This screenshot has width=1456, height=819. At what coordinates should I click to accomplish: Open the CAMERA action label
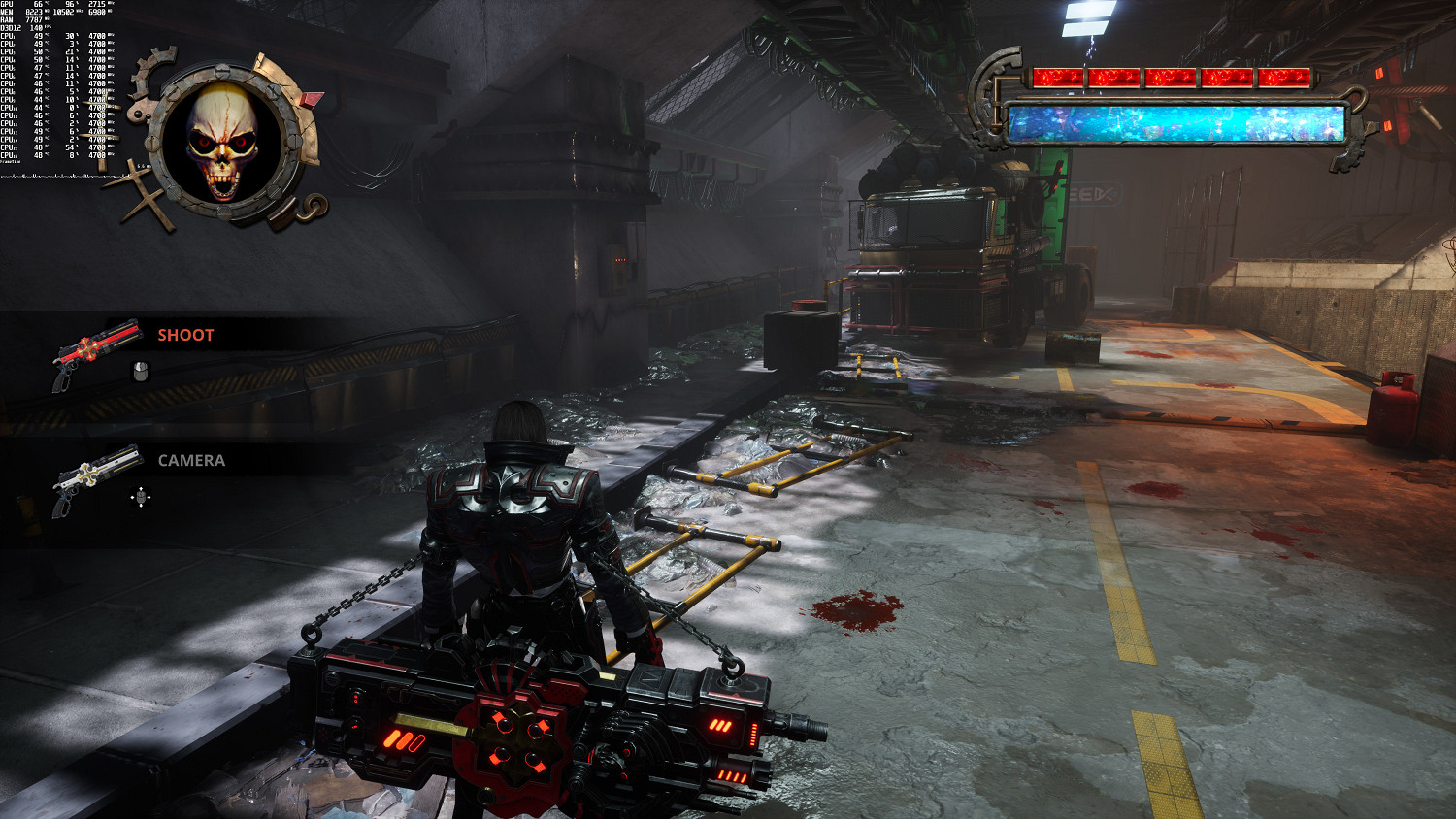pos(190,460)
